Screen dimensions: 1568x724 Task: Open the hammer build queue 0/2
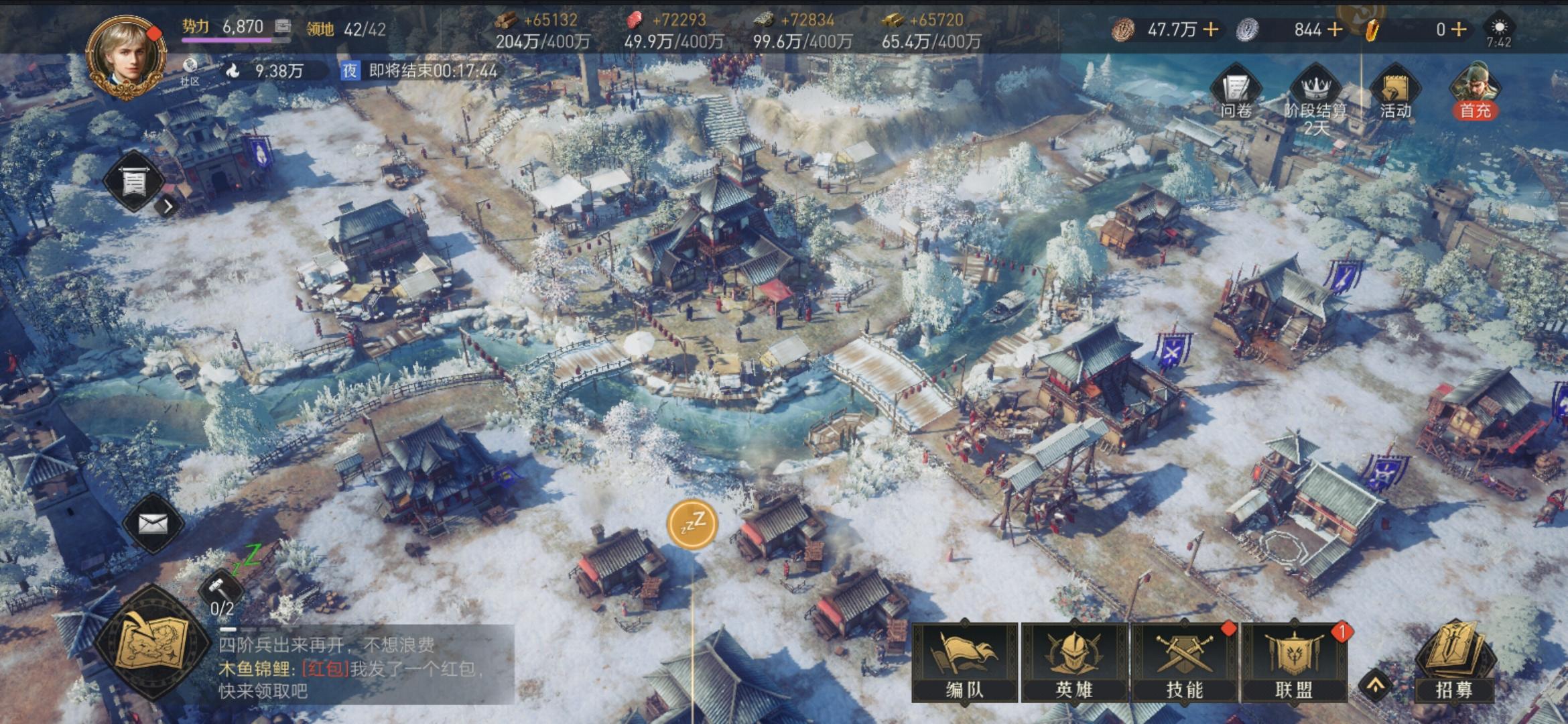(222, 593)
